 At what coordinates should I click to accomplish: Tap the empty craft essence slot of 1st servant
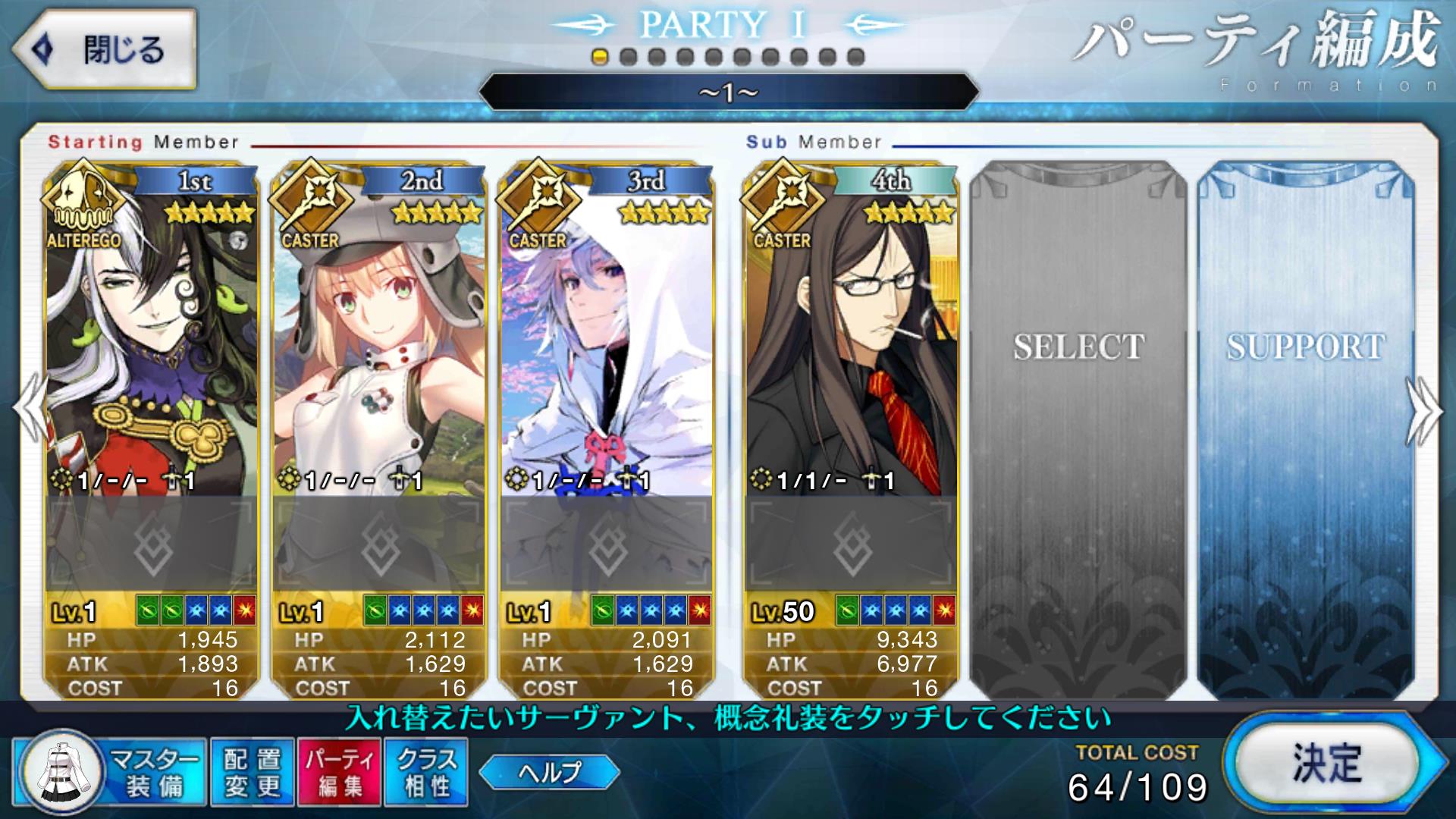click(x=152, y=543)
